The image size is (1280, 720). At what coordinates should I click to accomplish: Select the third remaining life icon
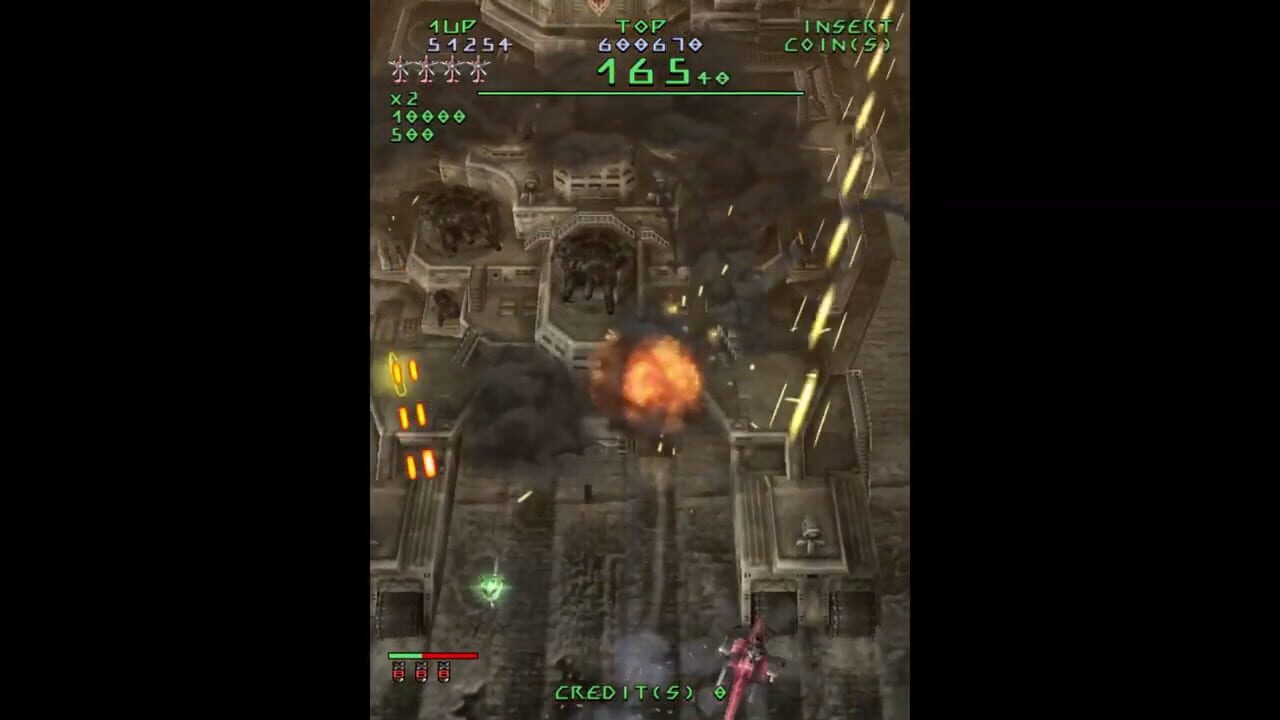[452, 70]
